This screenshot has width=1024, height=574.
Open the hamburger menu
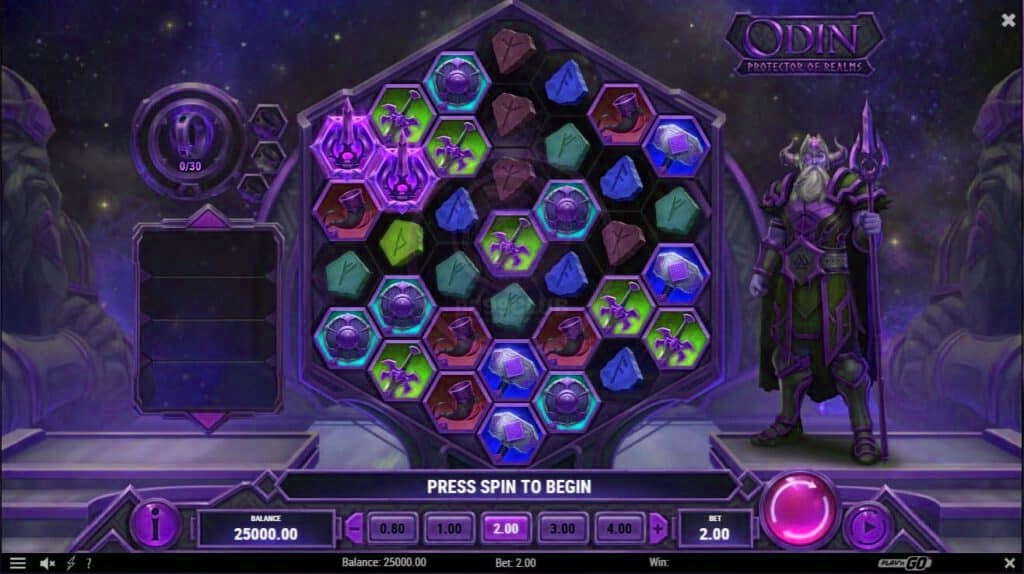[x=17, y=563]
